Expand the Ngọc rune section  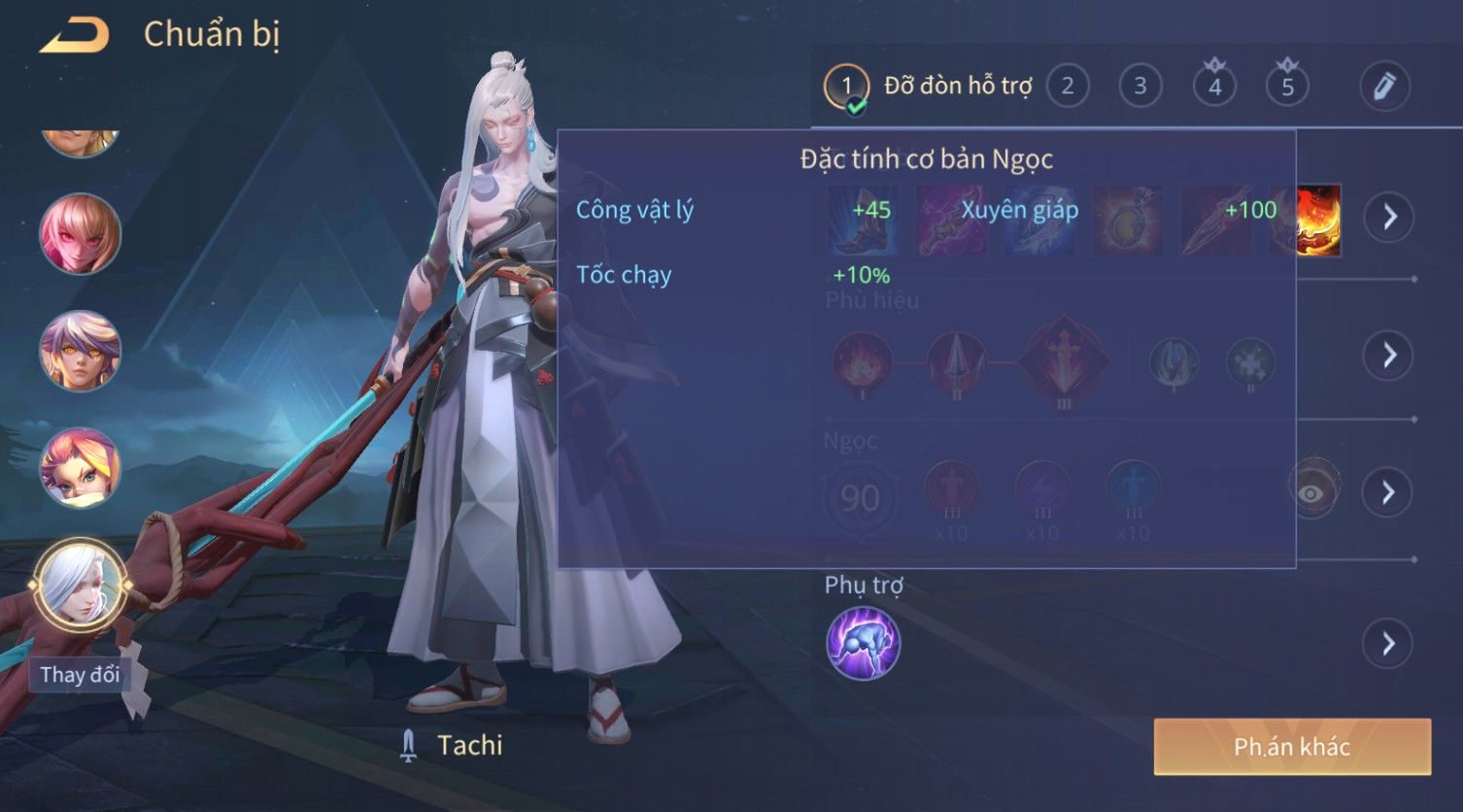tap(1389, 492)
